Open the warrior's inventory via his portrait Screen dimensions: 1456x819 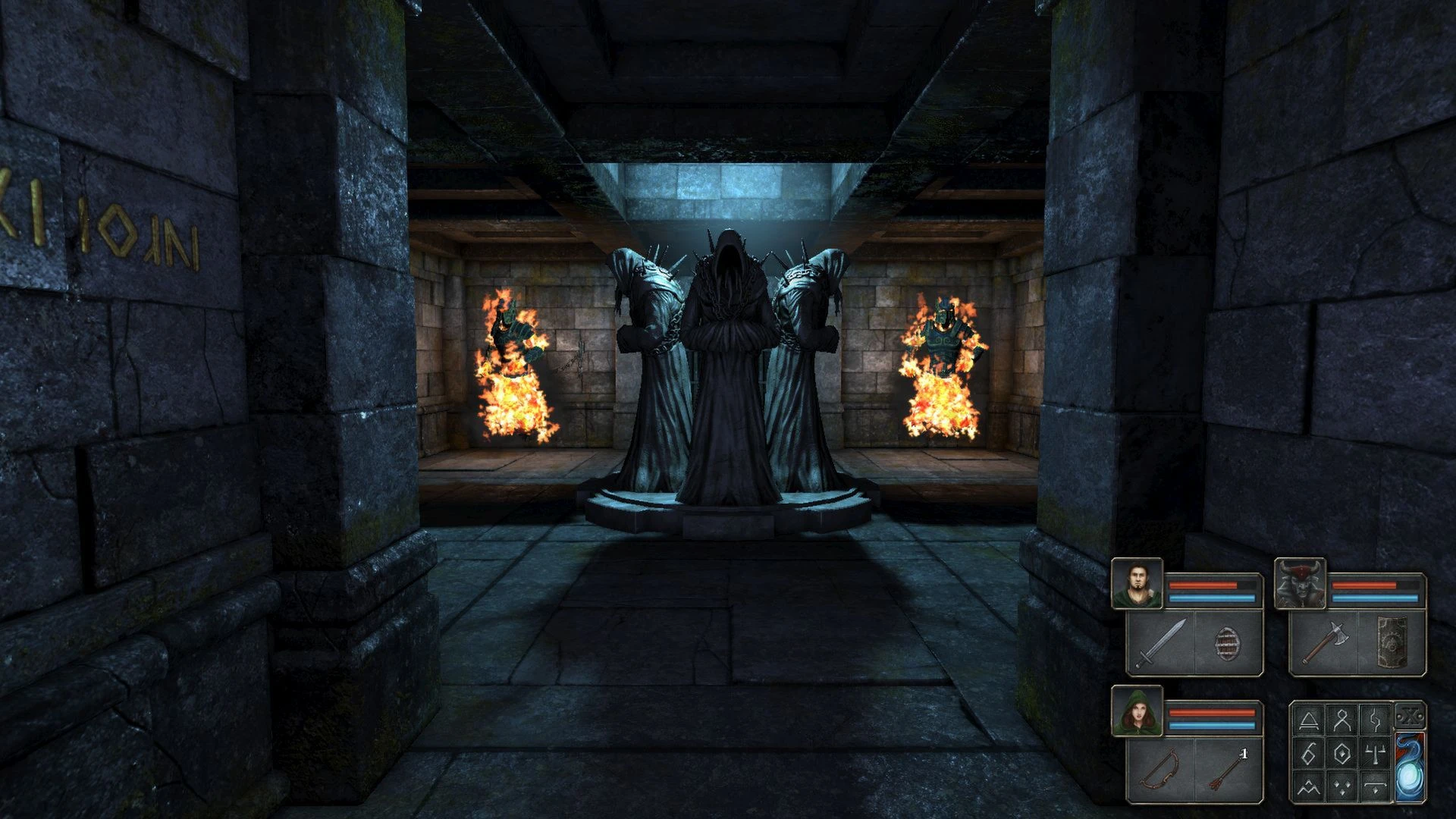1135,584
